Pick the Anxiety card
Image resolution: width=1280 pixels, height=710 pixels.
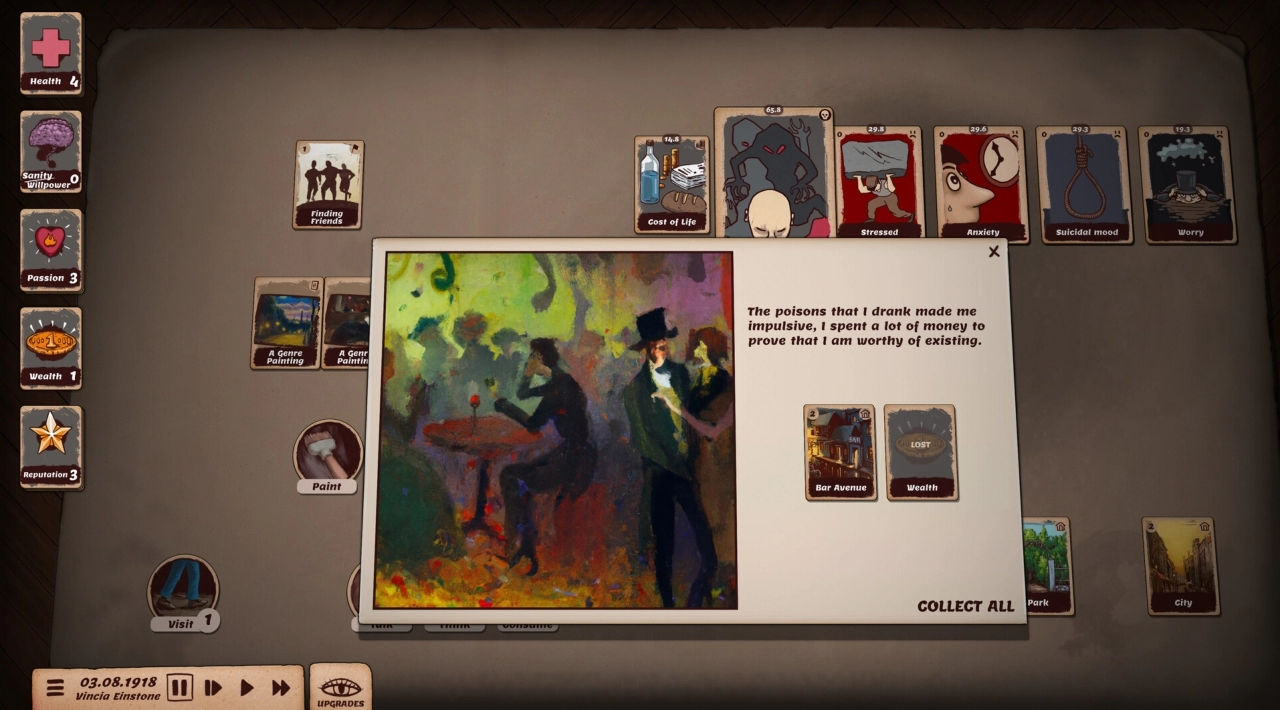pyautogui.click(x=981, y=185)
